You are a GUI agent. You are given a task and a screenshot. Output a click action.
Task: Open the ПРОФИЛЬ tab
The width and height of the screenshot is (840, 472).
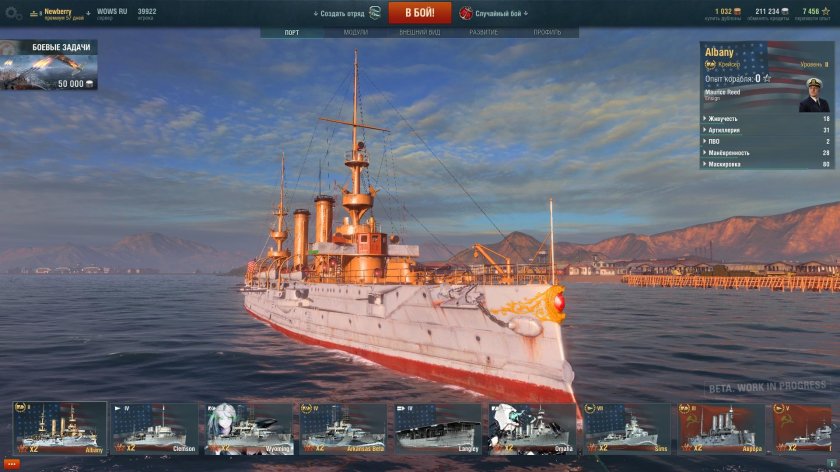(547, 32)
